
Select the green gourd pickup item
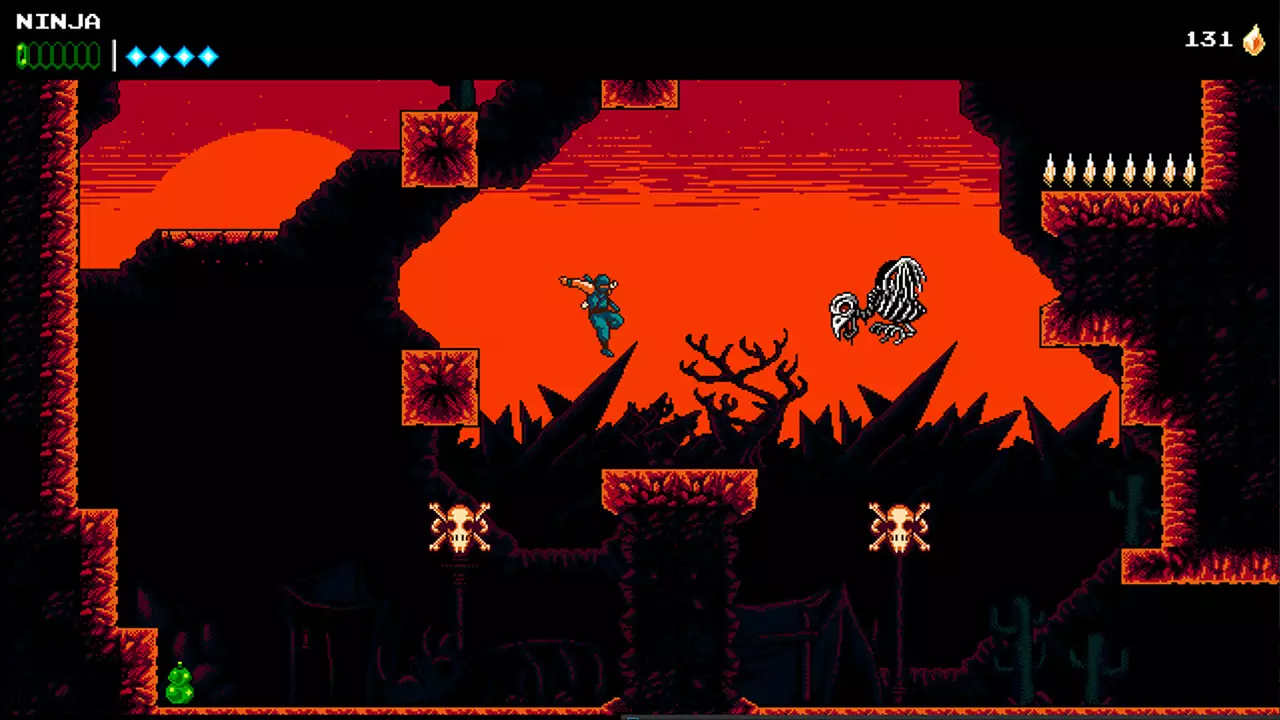[x=180, y=685]
